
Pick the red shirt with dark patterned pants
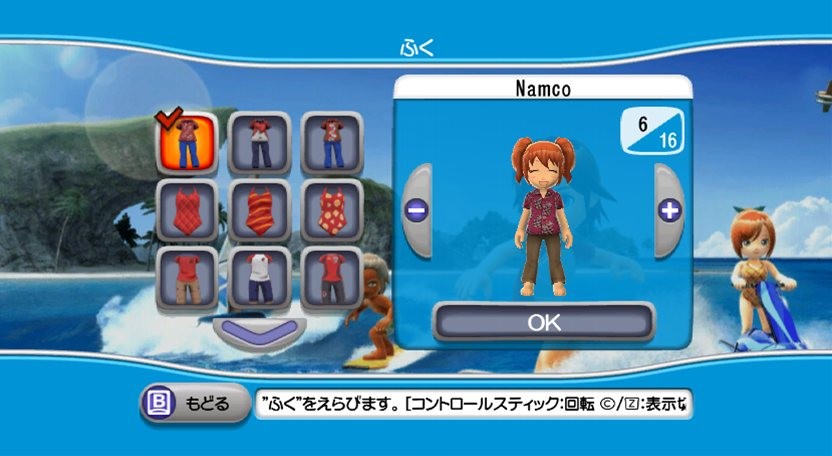click(x=331, y=279)
